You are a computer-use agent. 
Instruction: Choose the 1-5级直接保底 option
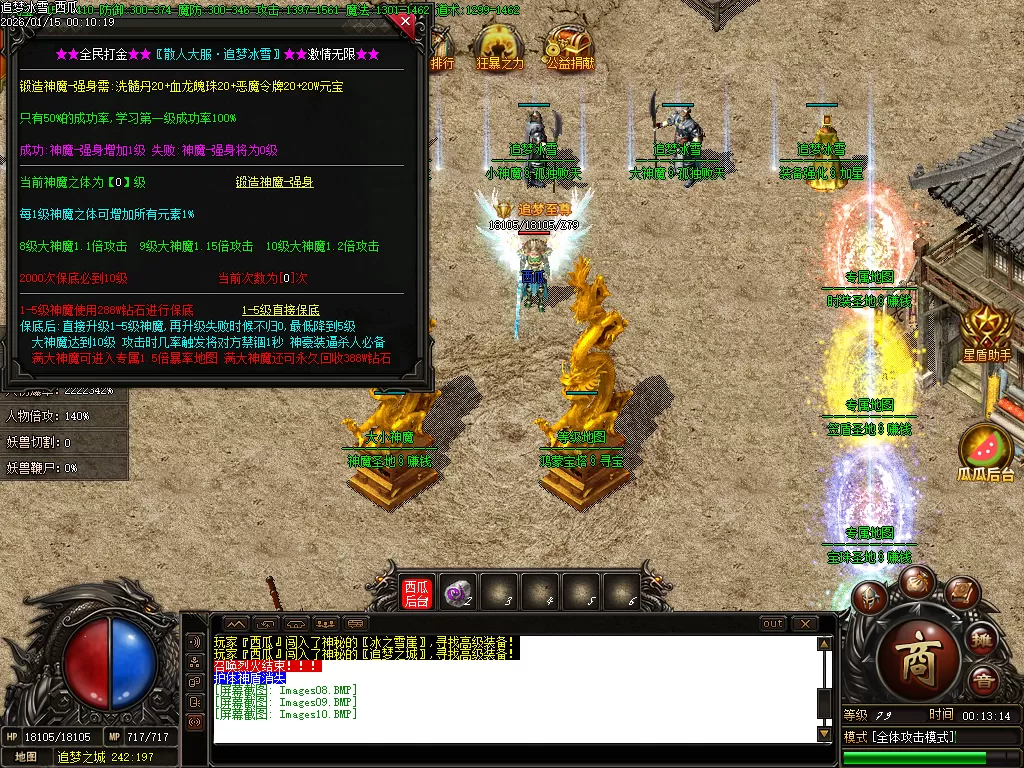tap(281, 310)
